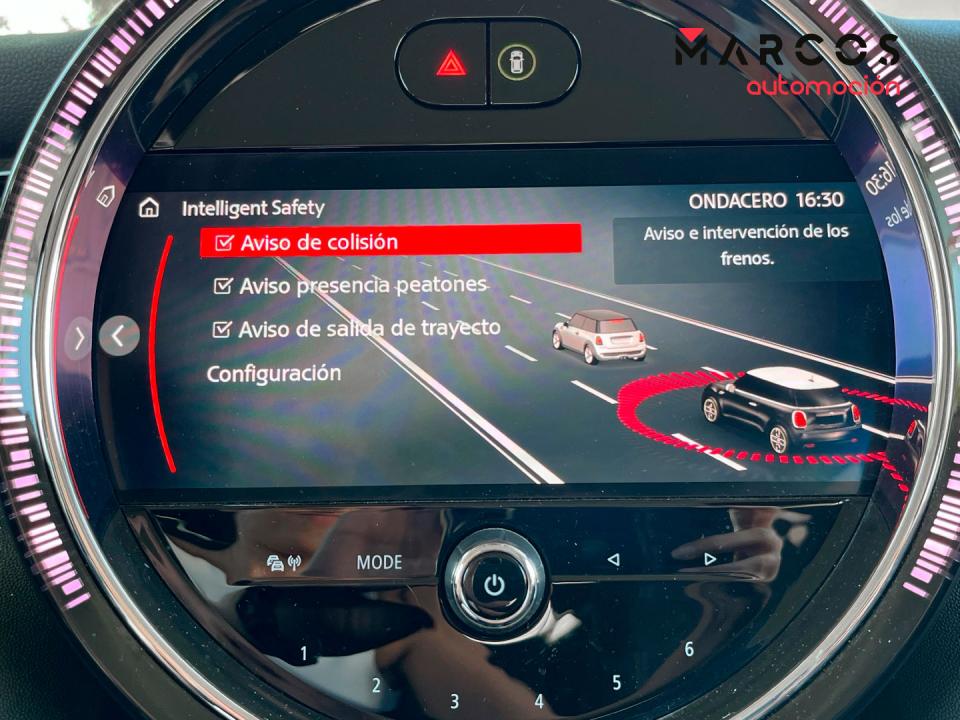Tap the car icon button beside hazard
The width and height of the screenshot is (960, 720).
(x=516, y=62)
